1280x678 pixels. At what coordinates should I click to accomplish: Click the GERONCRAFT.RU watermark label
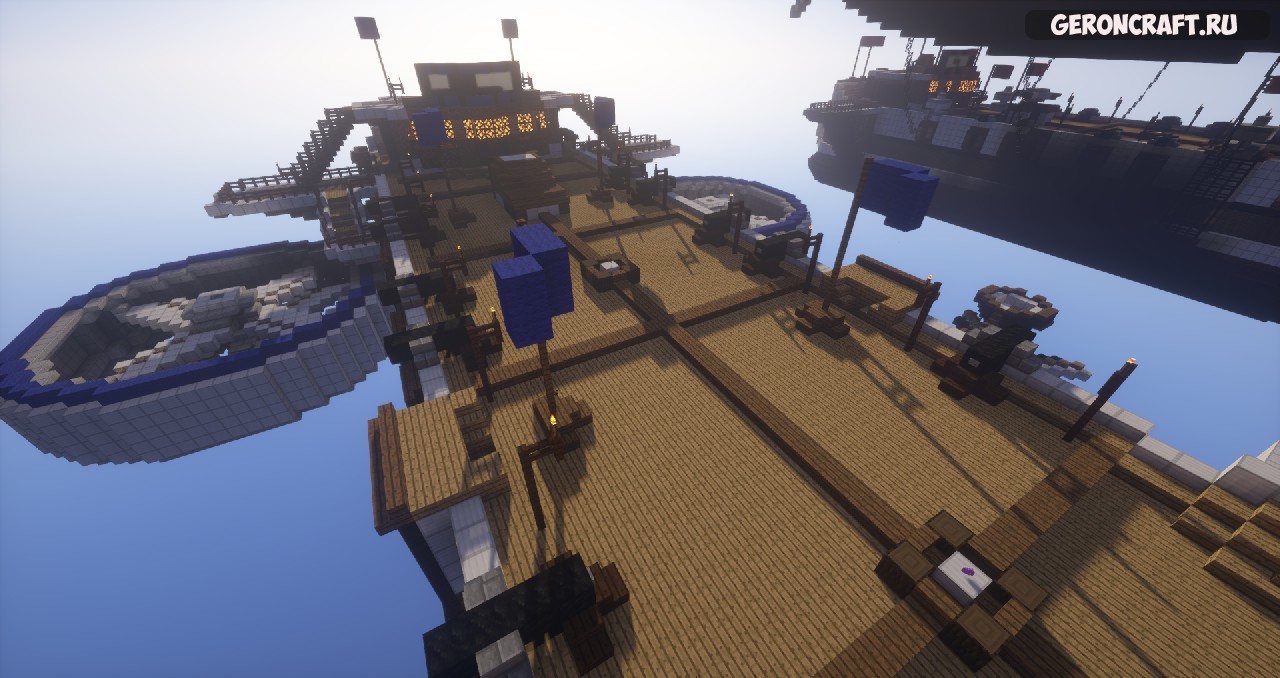pyautogui.click(x=1145, y=26)
